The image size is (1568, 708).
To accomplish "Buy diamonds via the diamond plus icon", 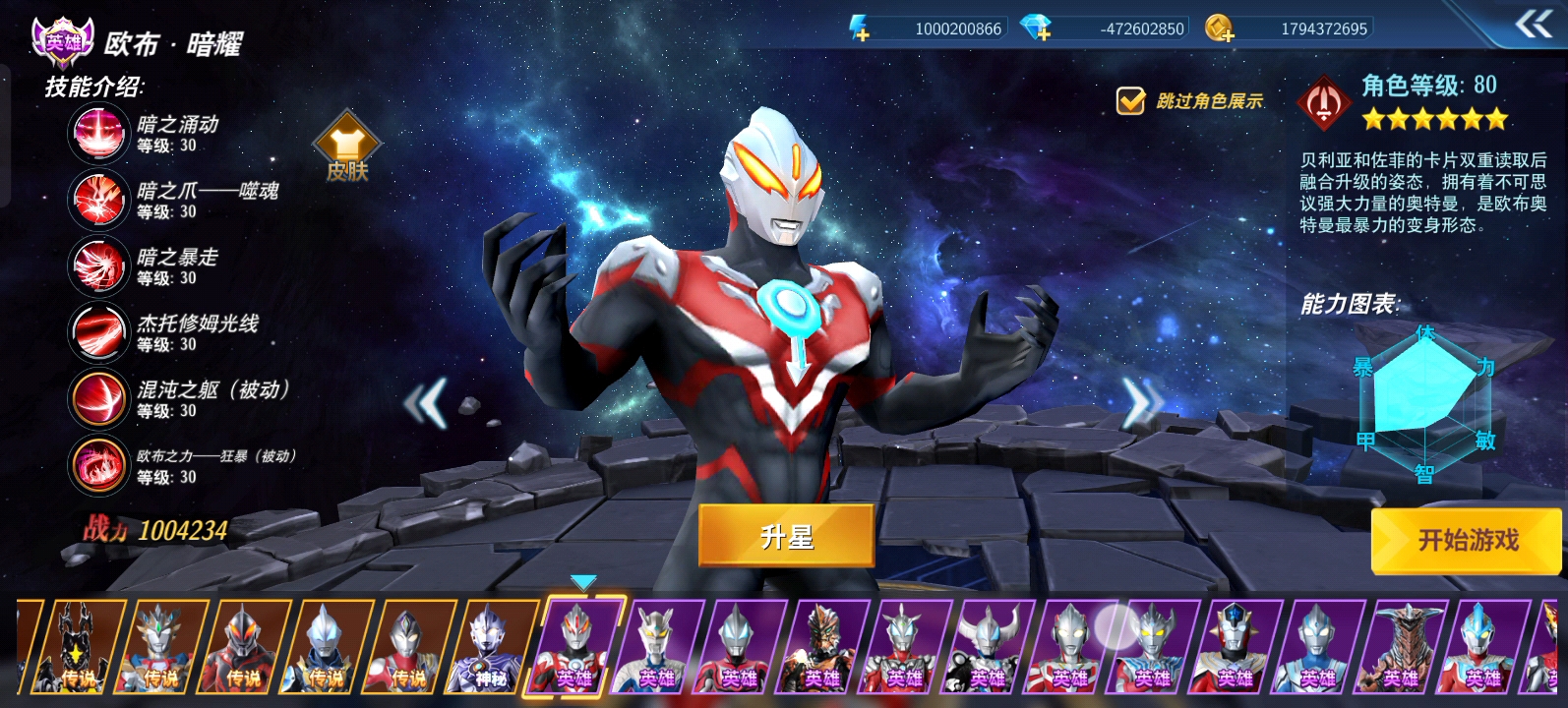I will click(x=1036, y=29).
